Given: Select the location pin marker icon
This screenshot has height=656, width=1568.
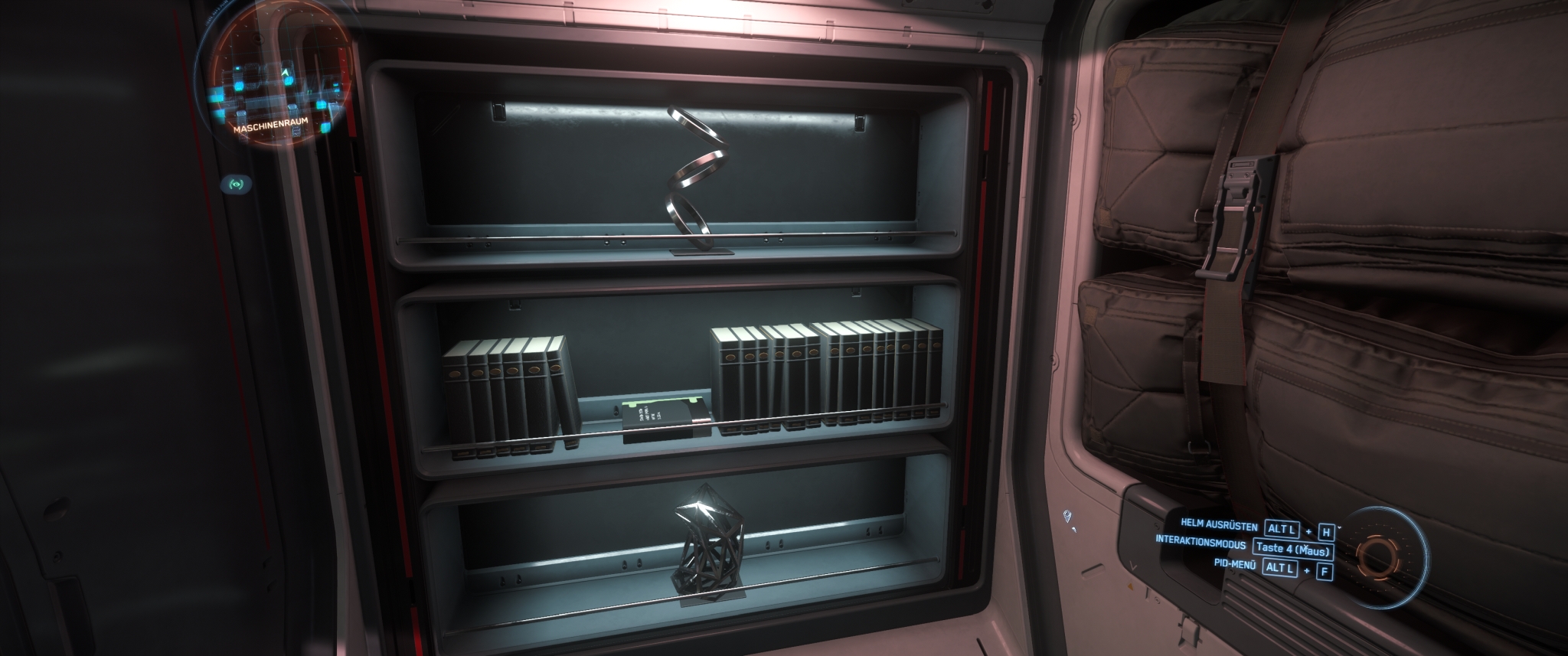Looking at the screenshot, I should (x=1068, y=517).
